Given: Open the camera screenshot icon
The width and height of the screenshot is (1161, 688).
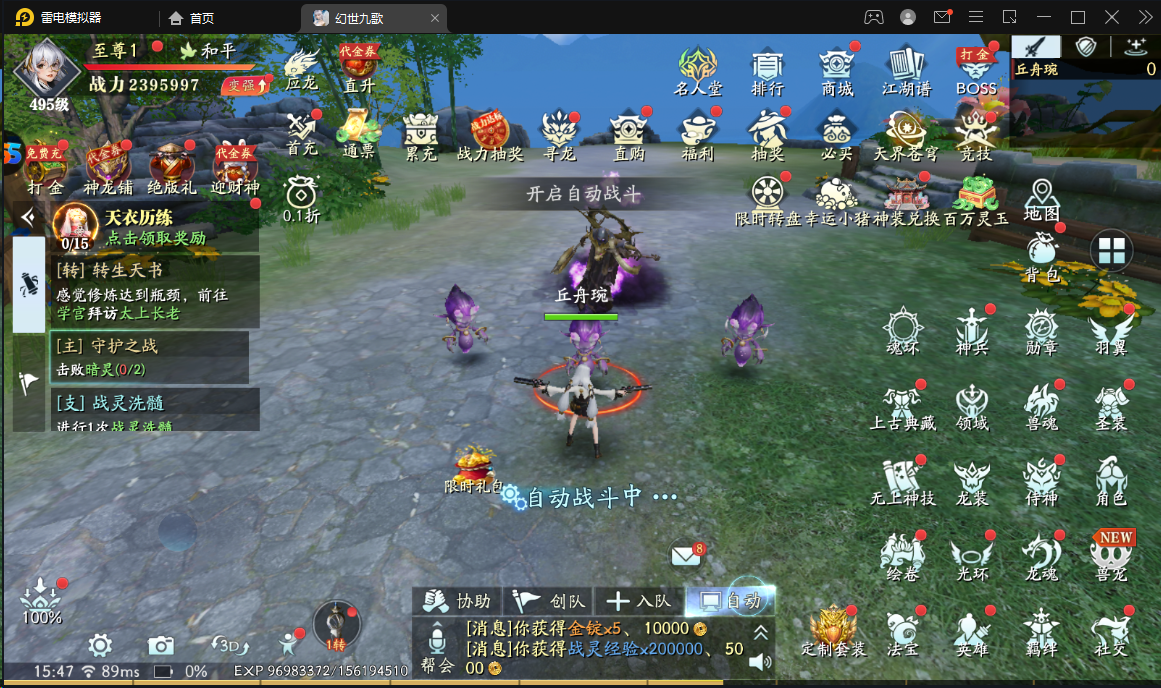Looking at the screenshot, I should pyautogui.click(x=161, y=644).
